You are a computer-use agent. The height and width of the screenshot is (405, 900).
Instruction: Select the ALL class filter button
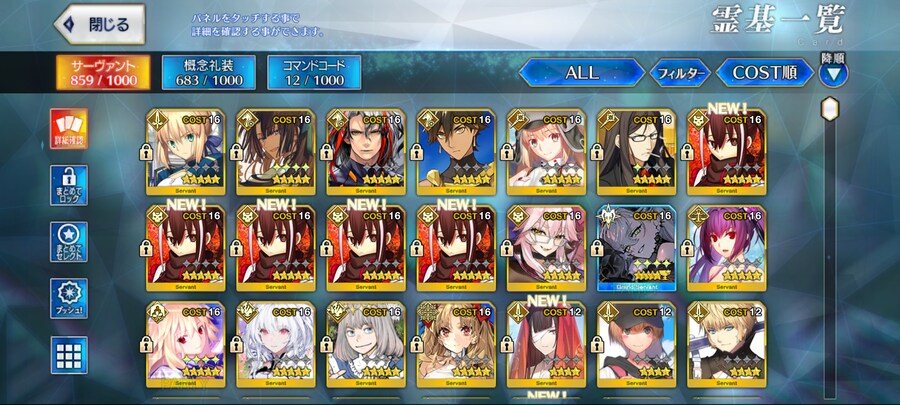pyautogui.click(x=581, y=72)
